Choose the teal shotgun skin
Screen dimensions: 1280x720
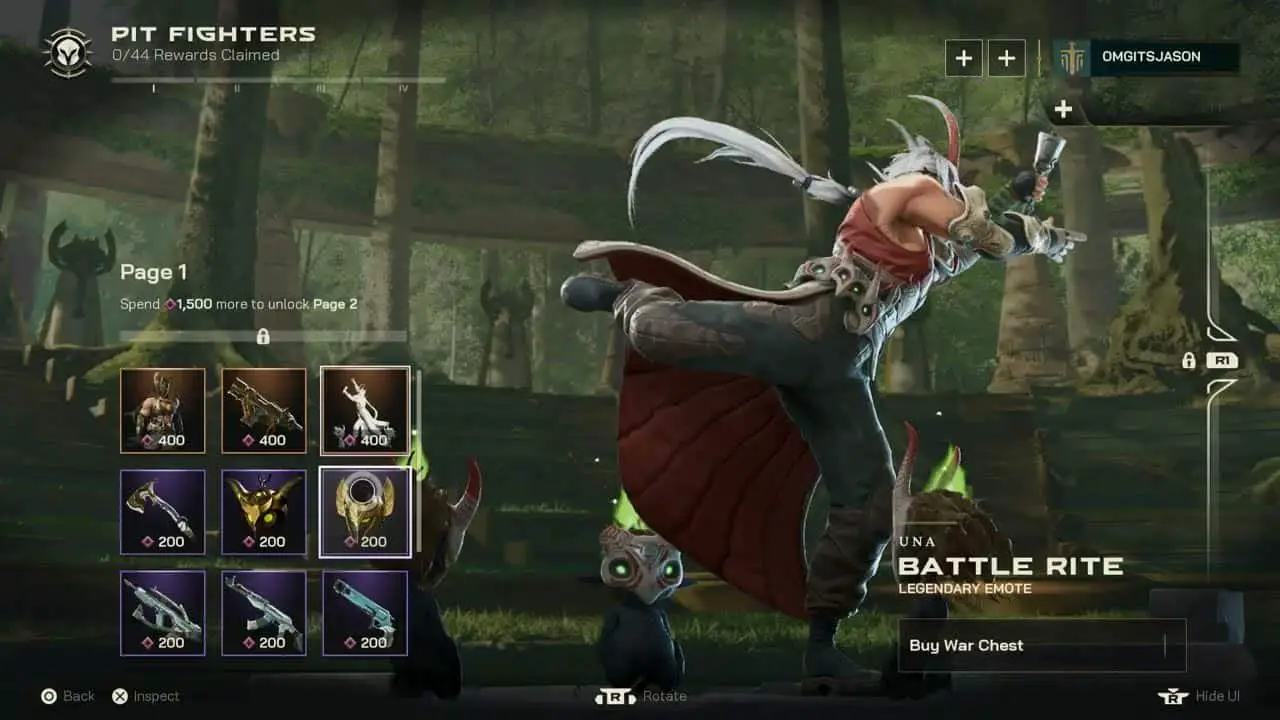tap(365, 613)
